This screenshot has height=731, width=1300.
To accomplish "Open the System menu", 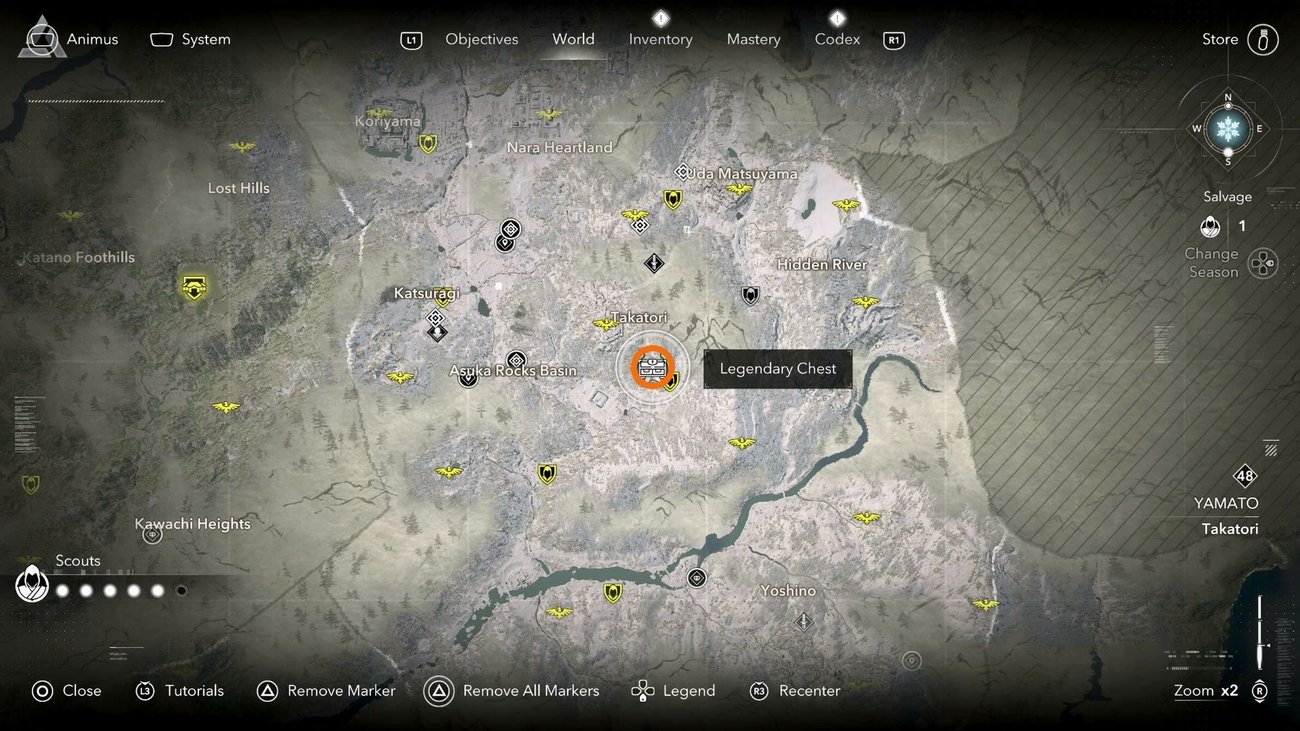I will (x=190, y=39).
